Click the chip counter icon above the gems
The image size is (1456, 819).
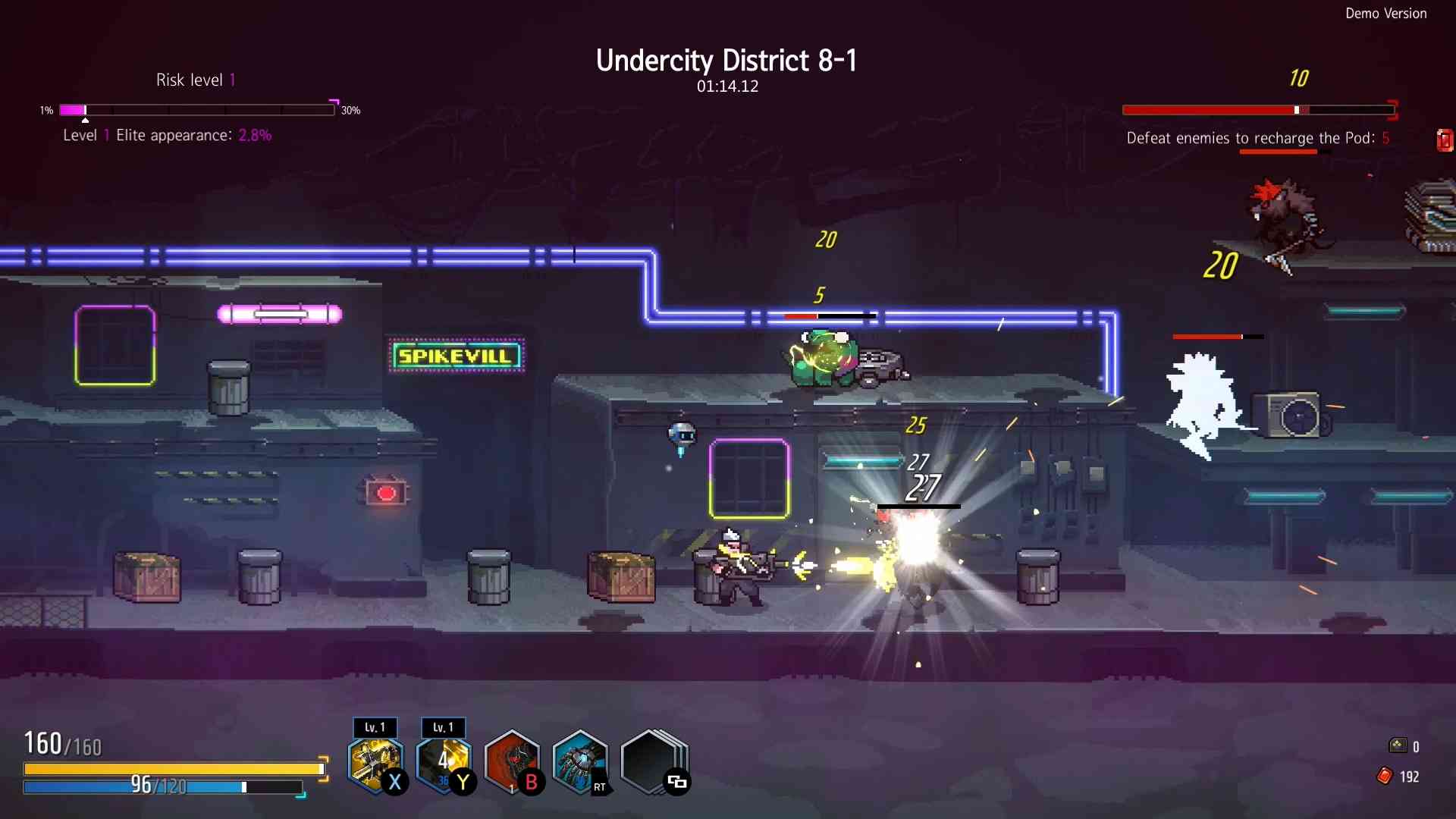click(x=1398, y=745)
